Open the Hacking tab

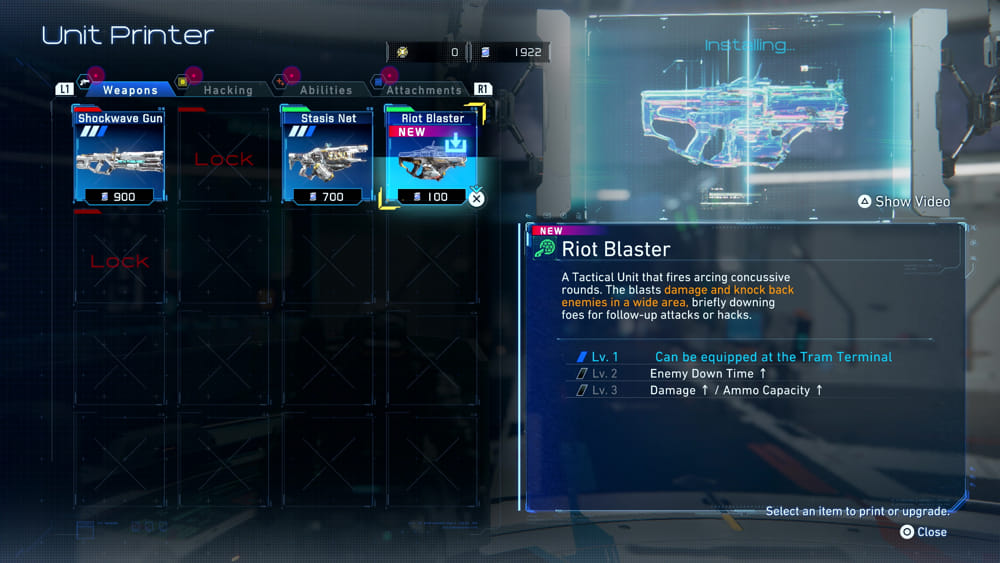[x=228, y=90]
